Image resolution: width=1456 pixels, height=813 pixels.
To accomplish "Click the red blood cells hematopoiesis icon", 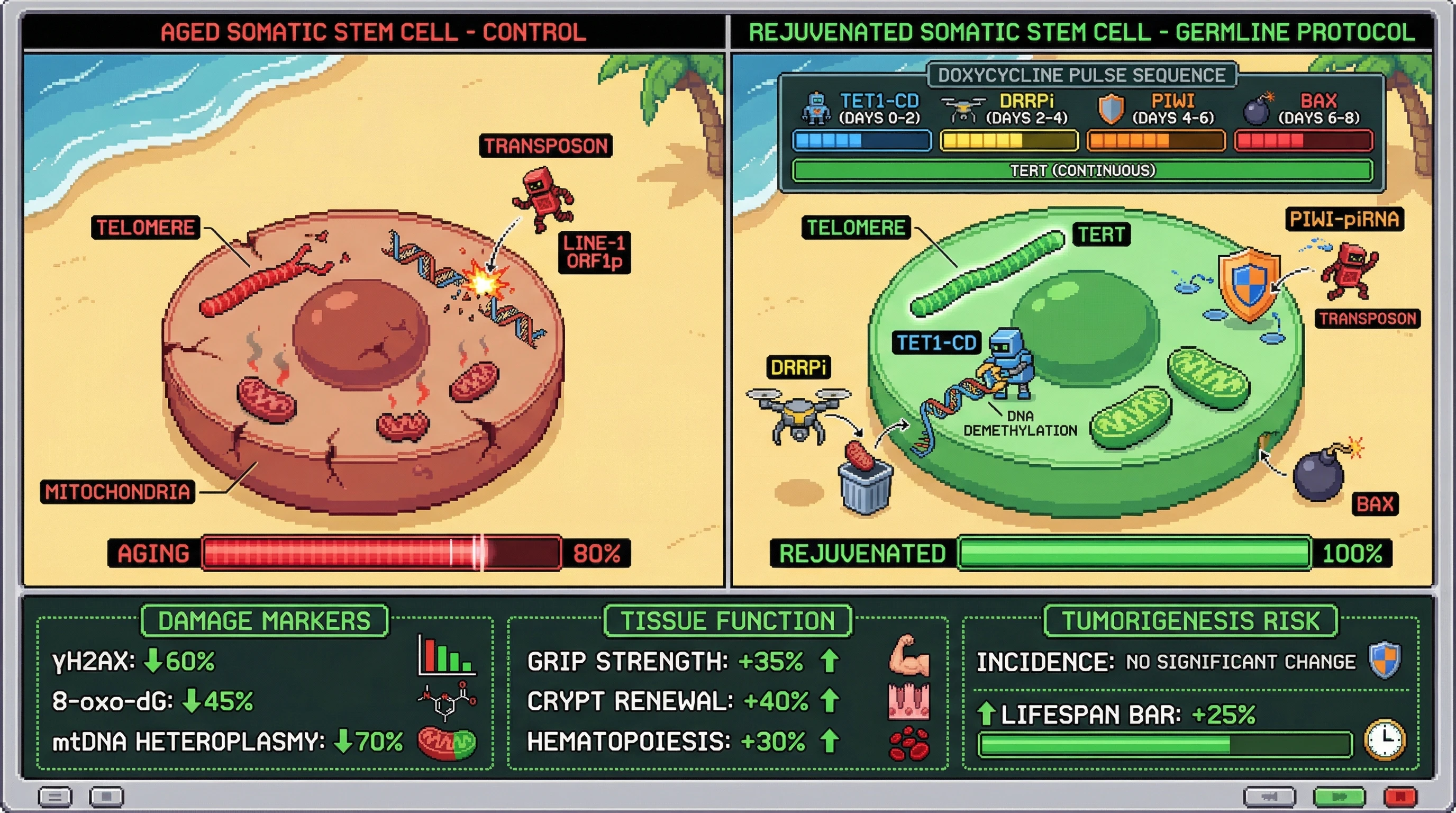I will [909, 743].
